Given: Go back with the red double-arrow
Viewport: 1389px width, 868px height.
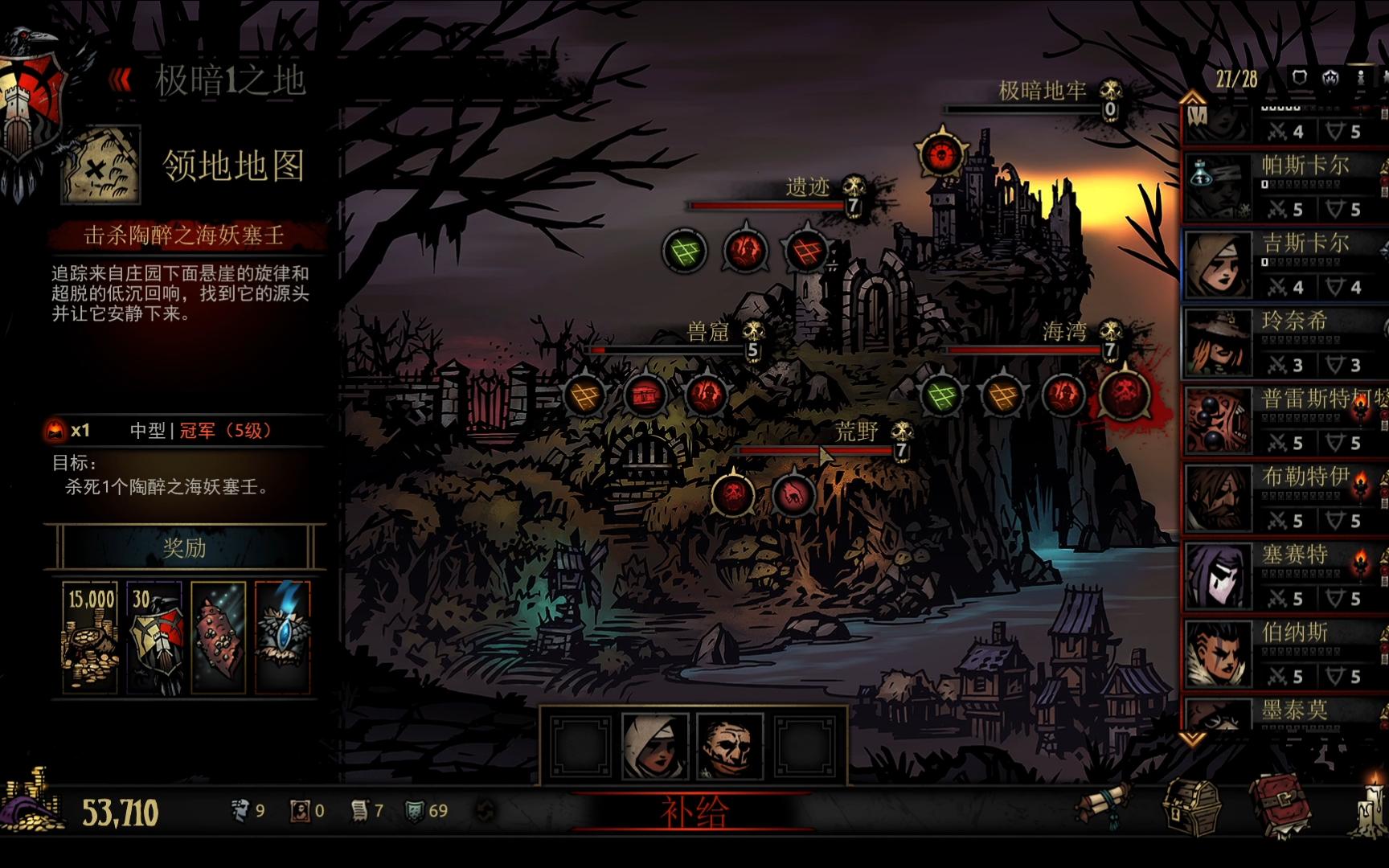Looking at the screenshot, I should [x=121, y=80].
